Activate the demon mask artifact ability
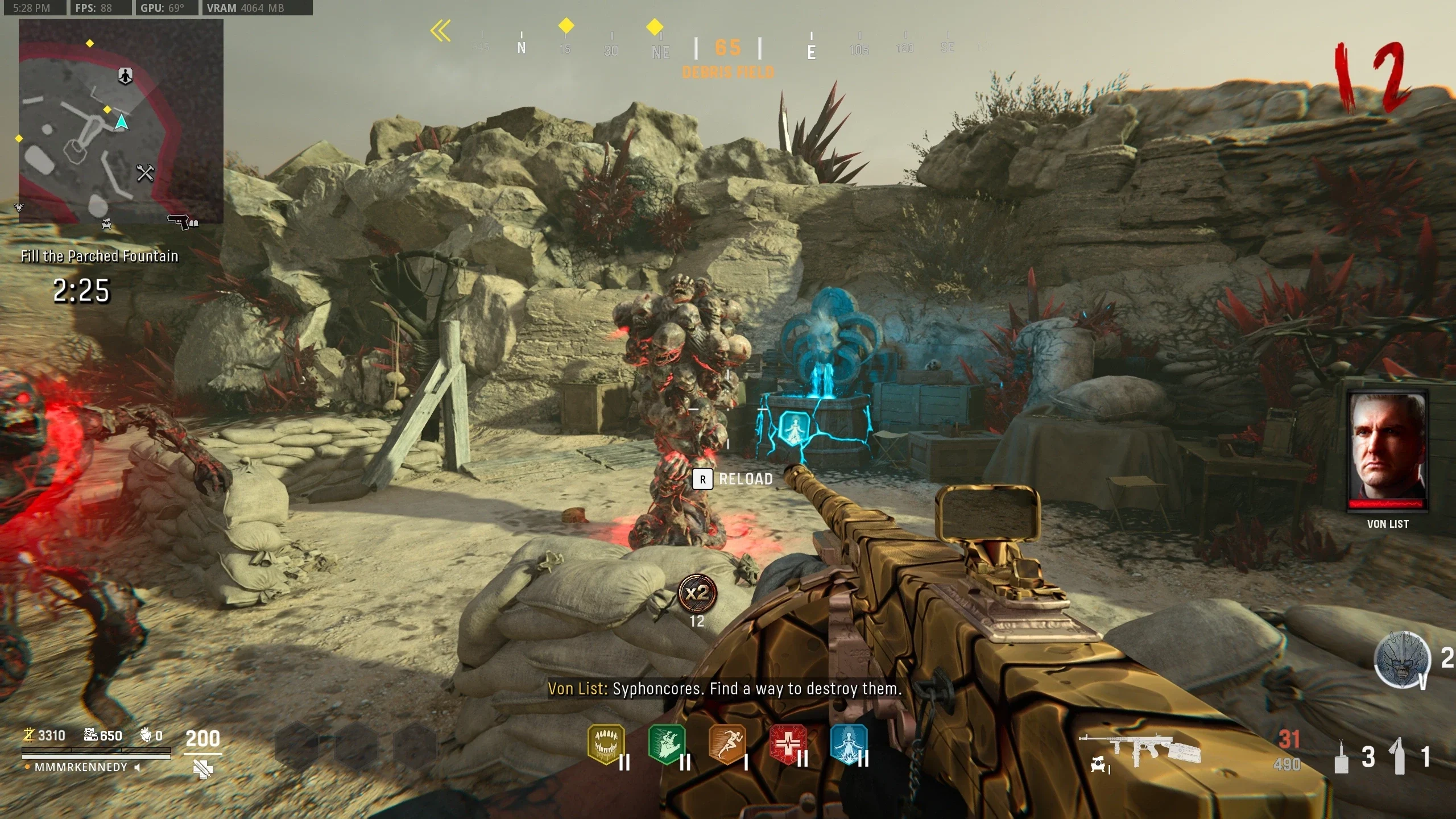Screen dimensions: 1456x819 1402,659
